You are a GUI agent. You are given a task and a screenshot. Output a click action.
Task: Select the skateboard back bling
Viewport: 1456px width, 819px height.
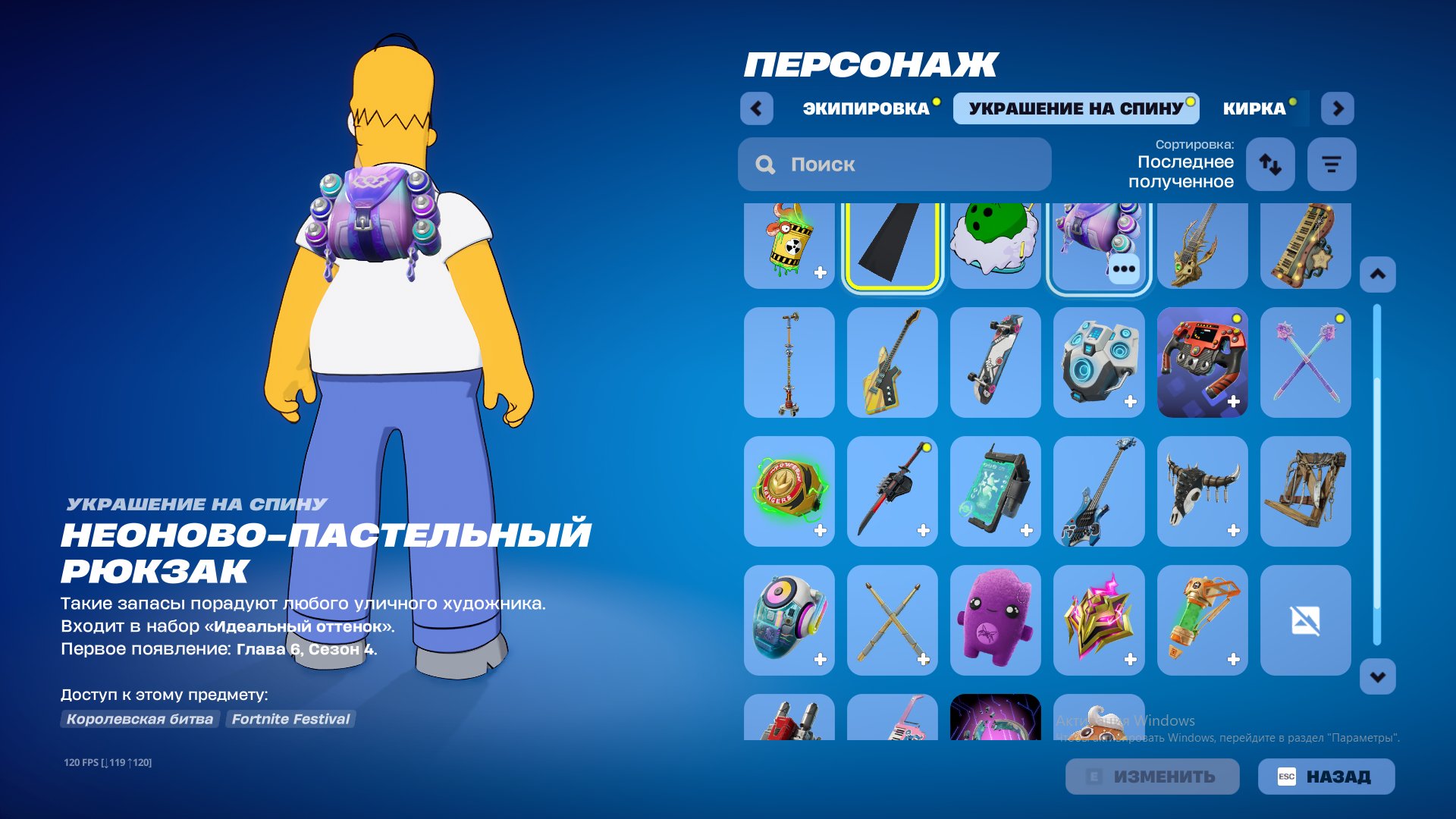[x=996, y=362]
